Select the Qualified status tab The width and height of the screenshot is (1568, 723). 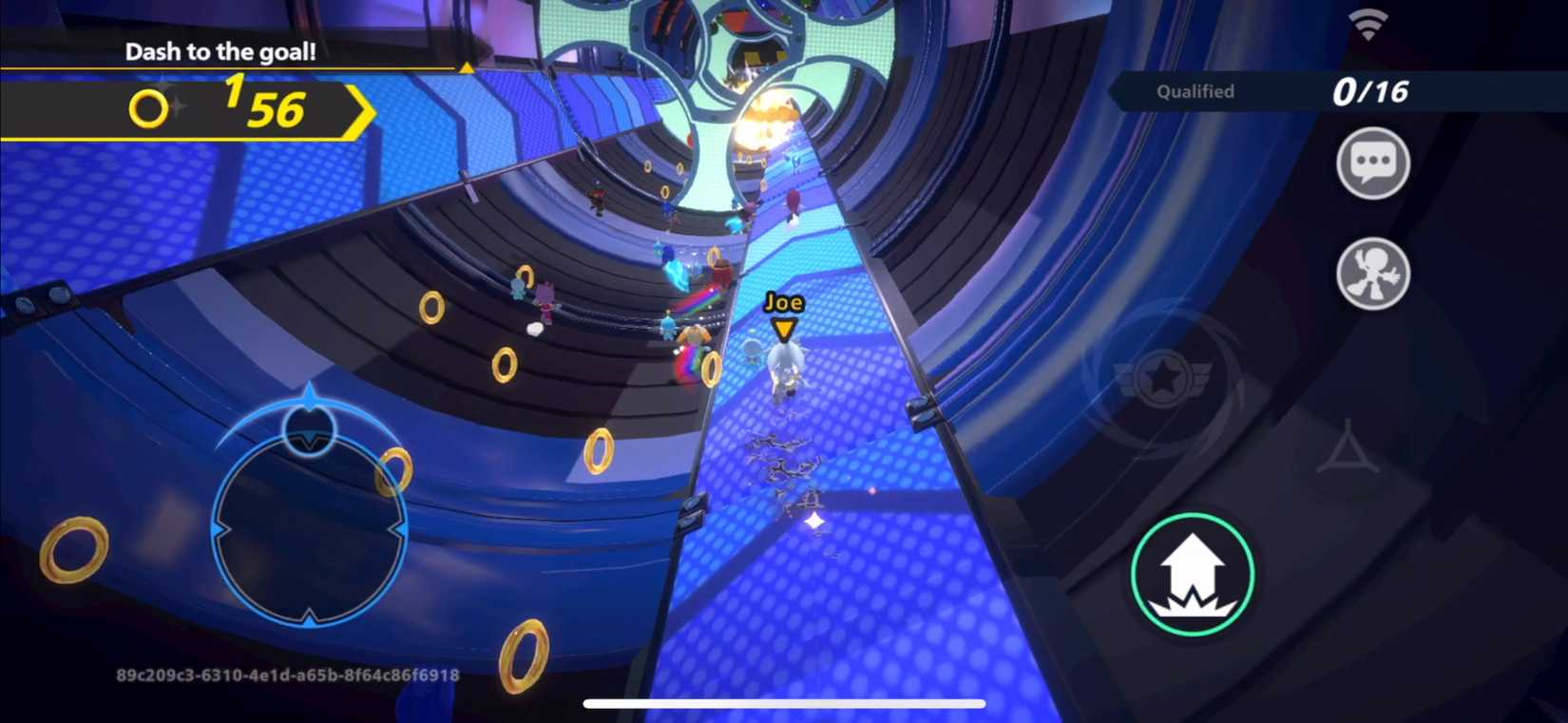point(1194,91)
